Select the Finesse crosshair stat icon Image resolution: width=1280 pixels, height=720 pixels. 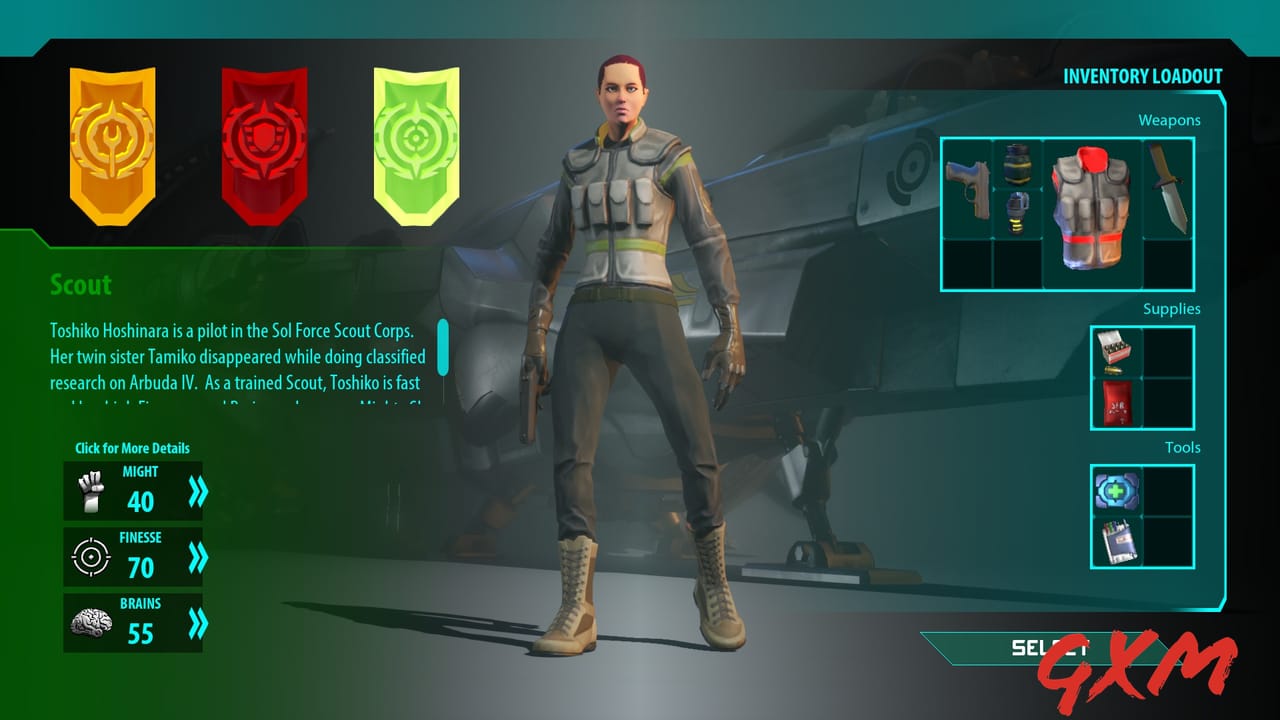90,556
